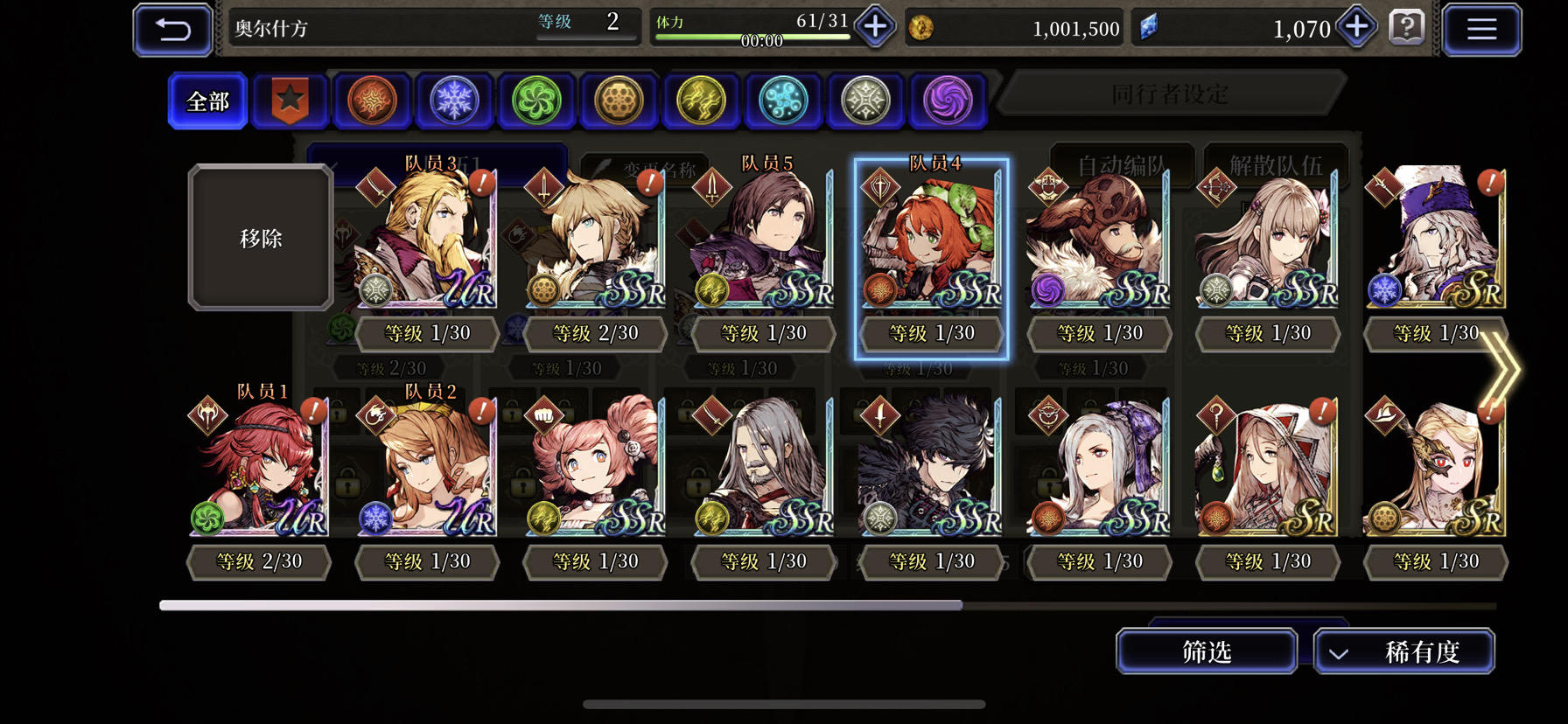Filter units by wind element
Screen dimensions: 1568x724
pyautogui.click(x=536, y=101)
